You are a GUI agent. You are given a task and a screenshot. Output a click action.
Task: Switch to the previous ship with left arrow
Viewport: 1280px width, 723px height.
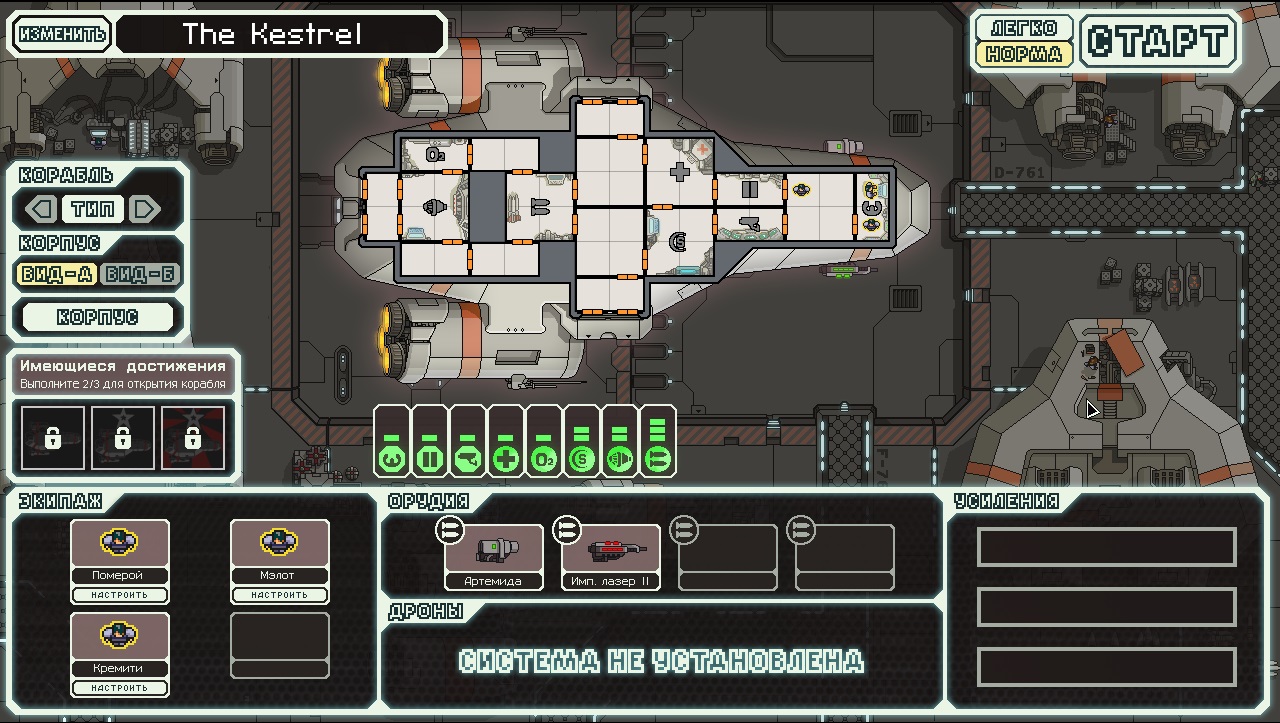pos(41,209)
